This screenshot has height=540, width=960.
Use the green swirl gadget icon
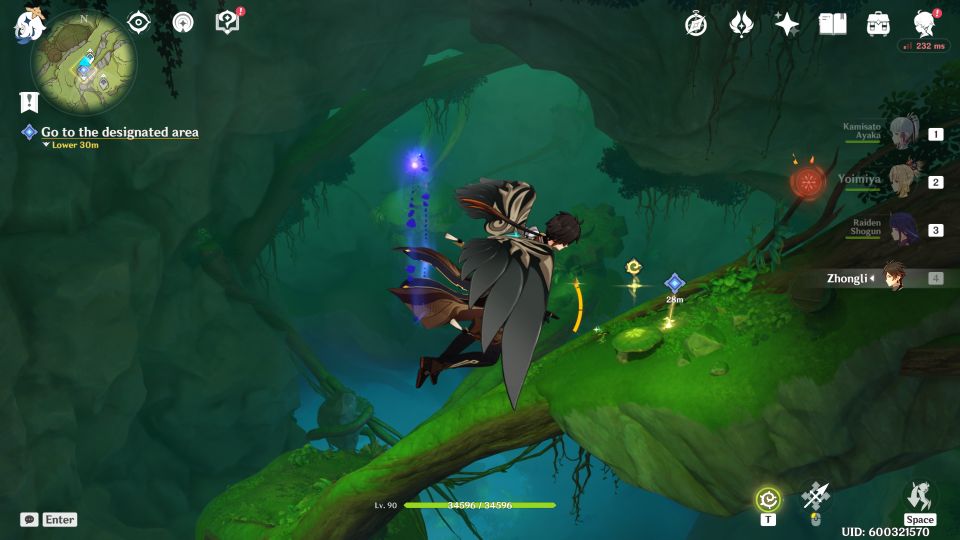tap(768, 498)
